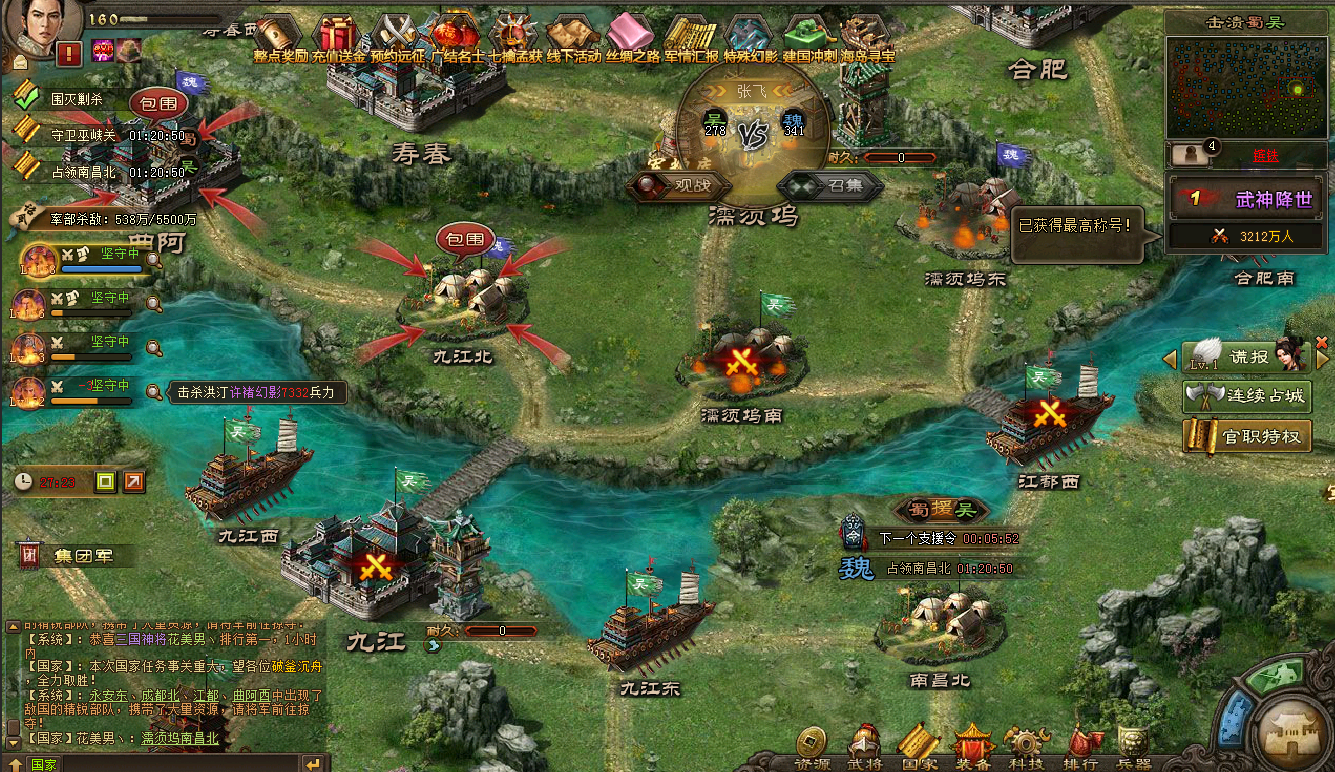
Task: Open the 集团军 army group panel
Action: coord(70,556)
